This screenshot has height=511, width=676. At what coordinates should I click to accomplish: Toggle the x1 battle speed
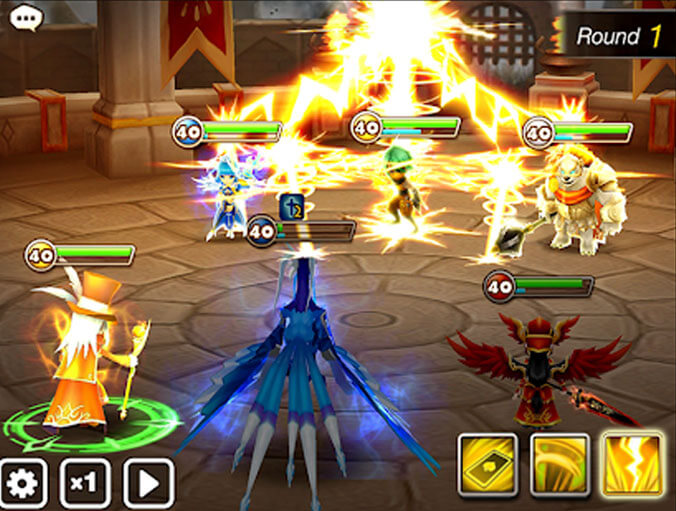(x=85, y=484)
